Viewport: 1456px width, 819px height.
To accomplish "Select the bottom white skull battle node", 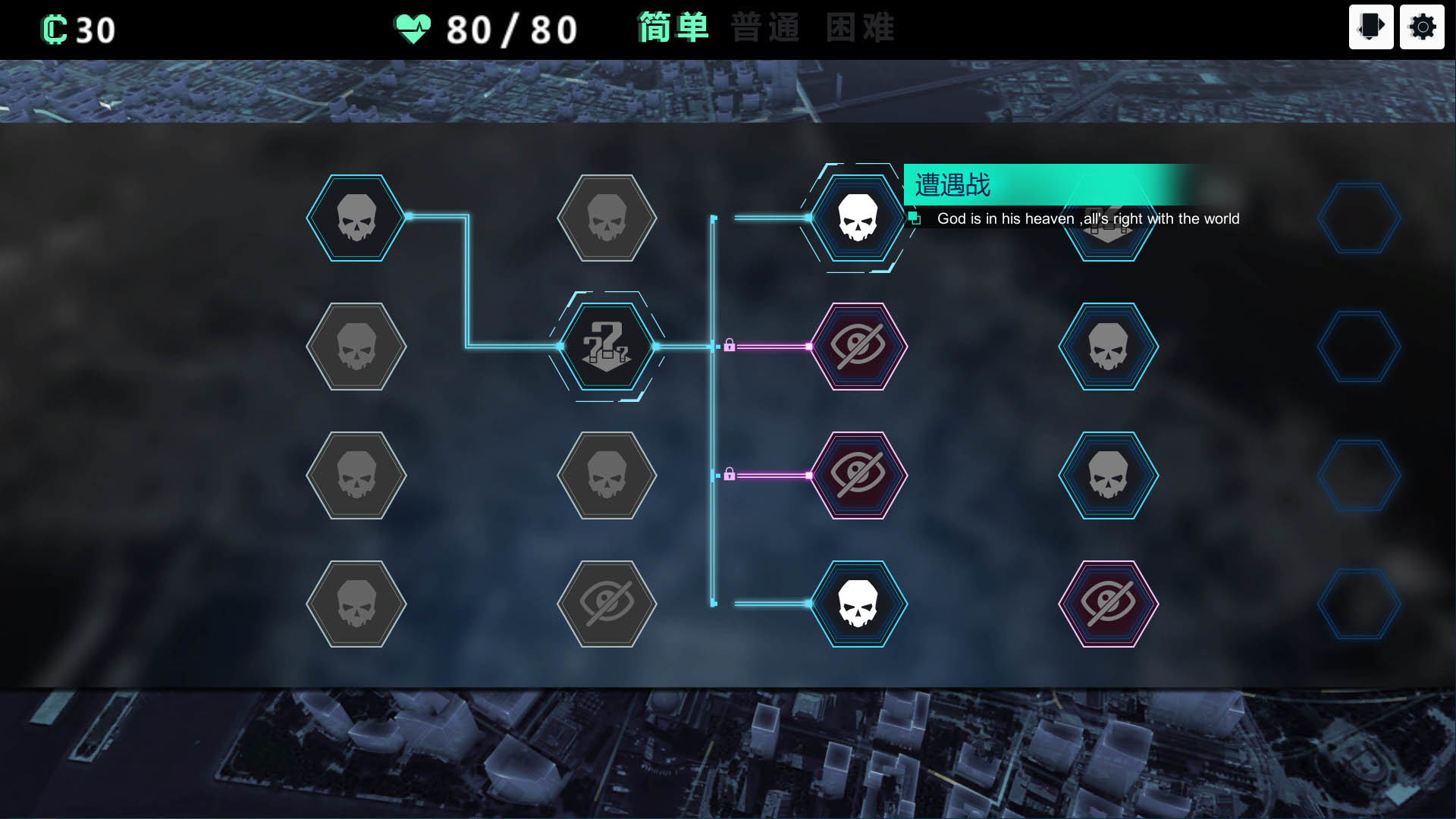I will tap(858, 605).
